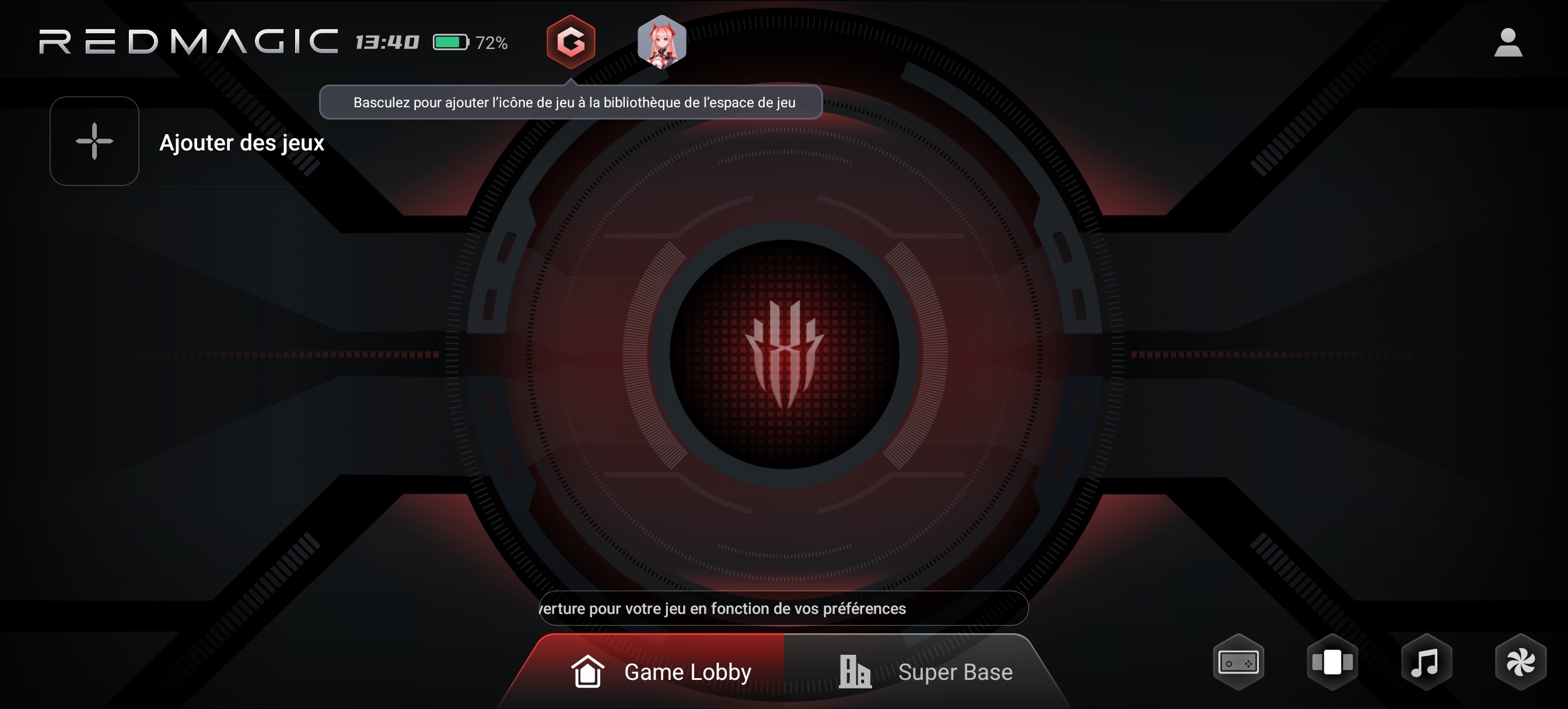The width and height of the screenshot is (1568, 709).
Task: Open the user profile icon
Action: click(x=1507, y=41)
